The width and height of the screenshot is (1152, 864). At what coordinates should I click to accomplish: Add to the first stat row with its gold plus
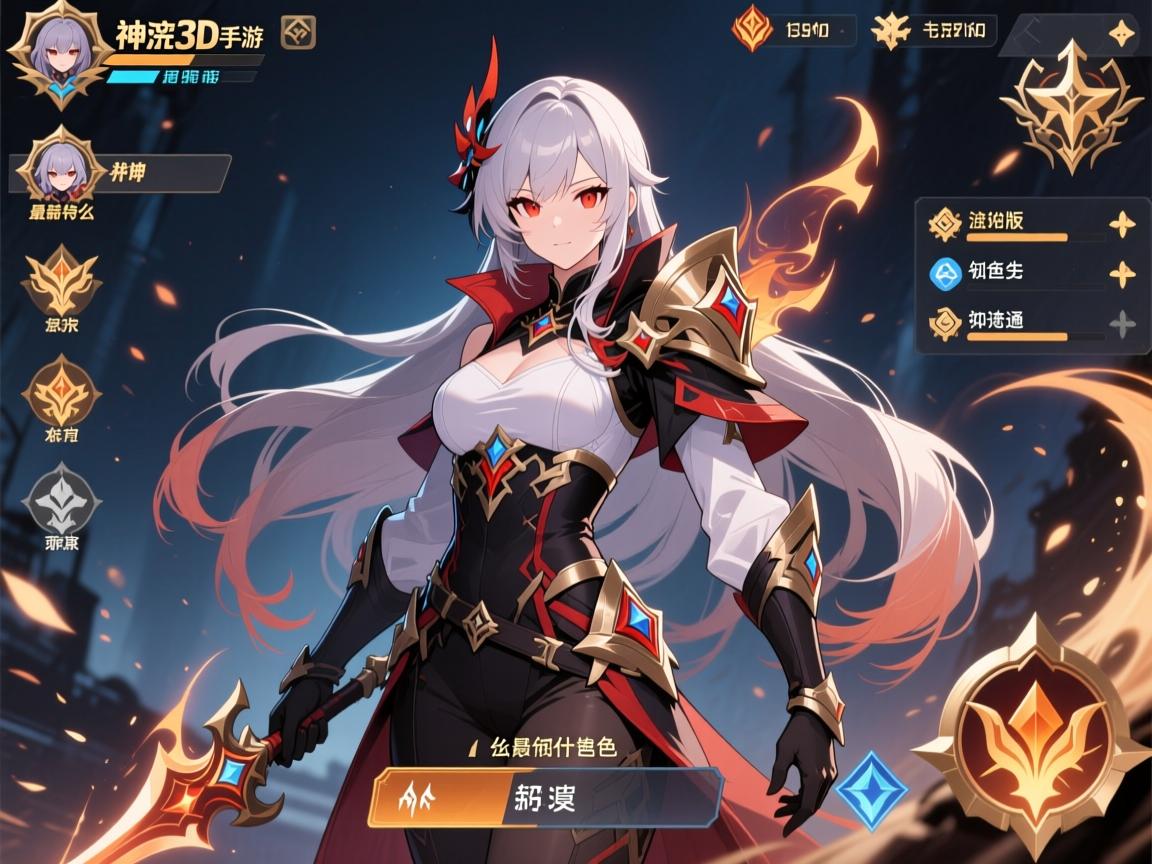point(1123,224)
